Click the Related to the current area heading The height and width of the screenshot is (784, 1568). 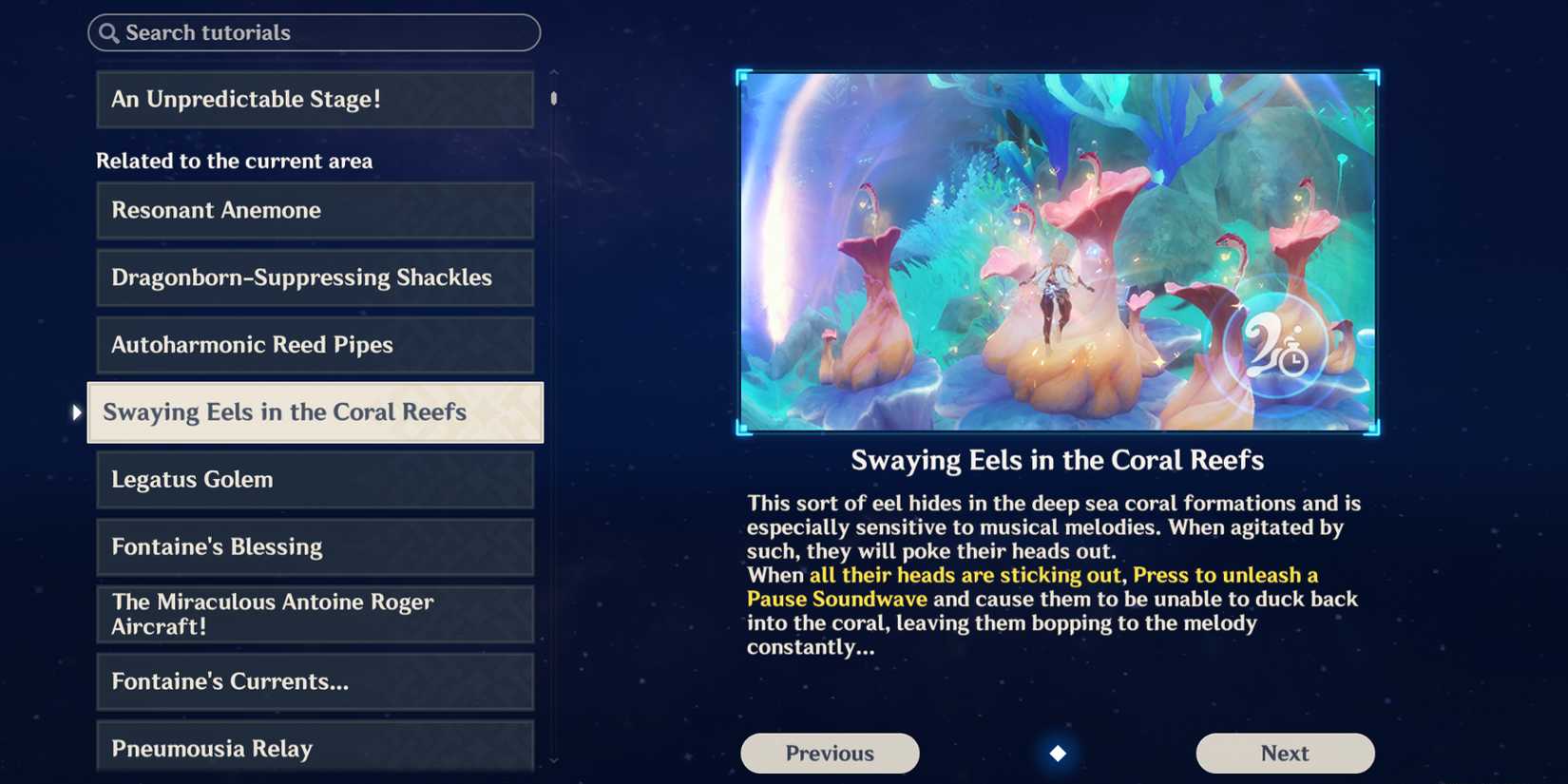click(x=234, y=161)
